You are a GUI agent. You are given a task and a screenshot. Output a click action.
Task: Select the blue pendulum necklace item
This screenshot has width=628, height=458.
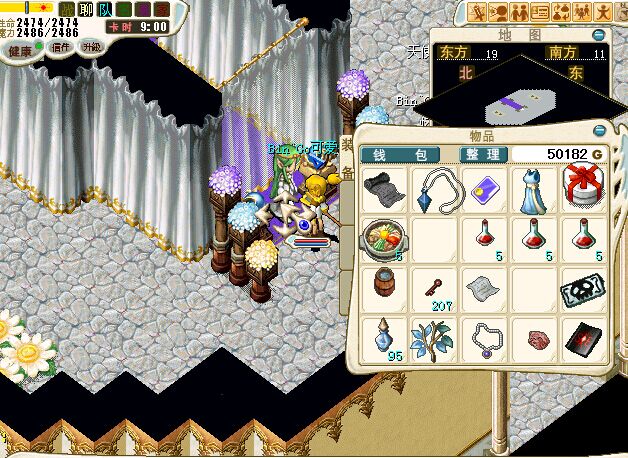tap(434, 186)
